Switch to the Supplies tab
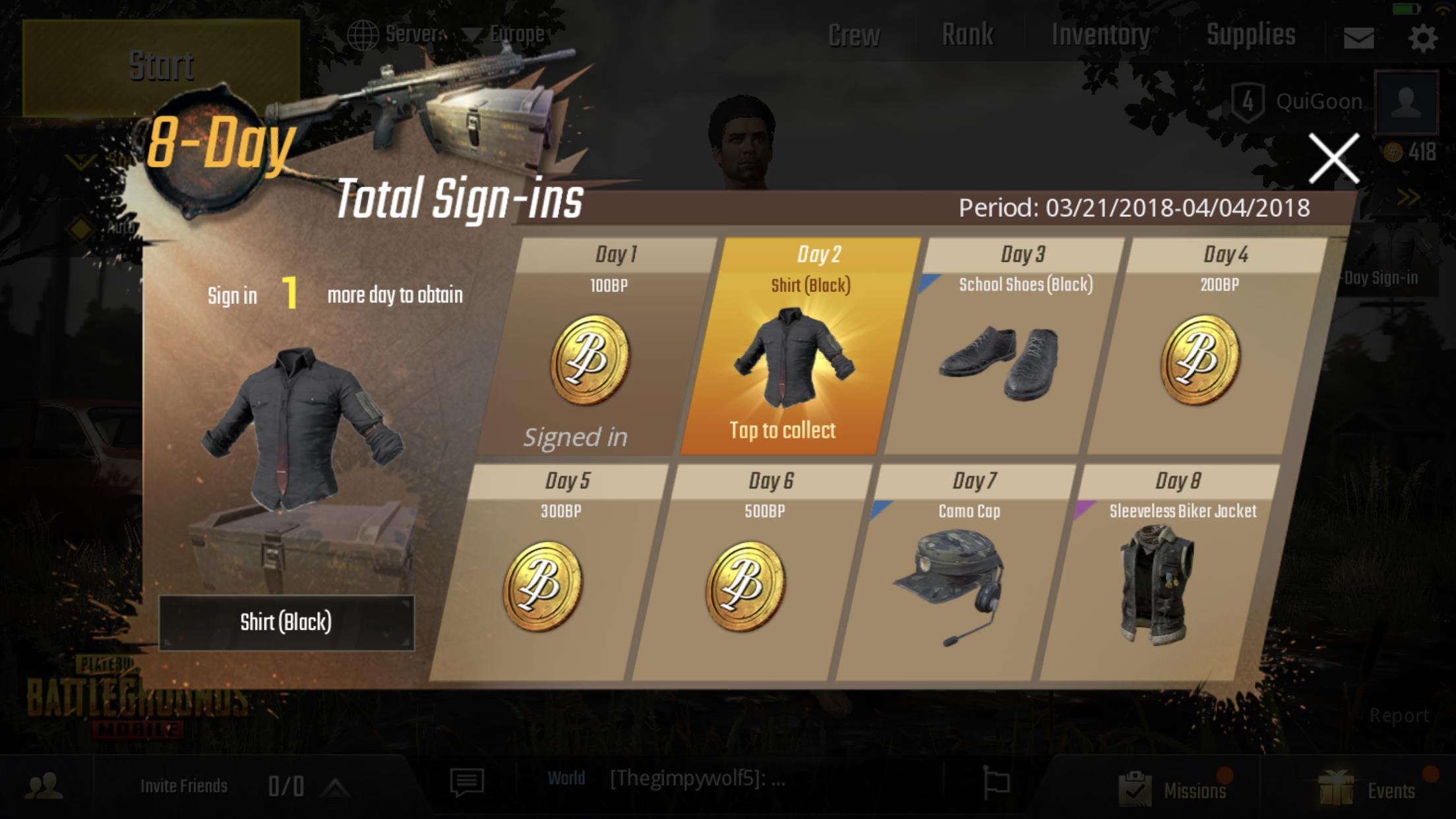Viewport: 1456px width, 819px height. 1251,34
